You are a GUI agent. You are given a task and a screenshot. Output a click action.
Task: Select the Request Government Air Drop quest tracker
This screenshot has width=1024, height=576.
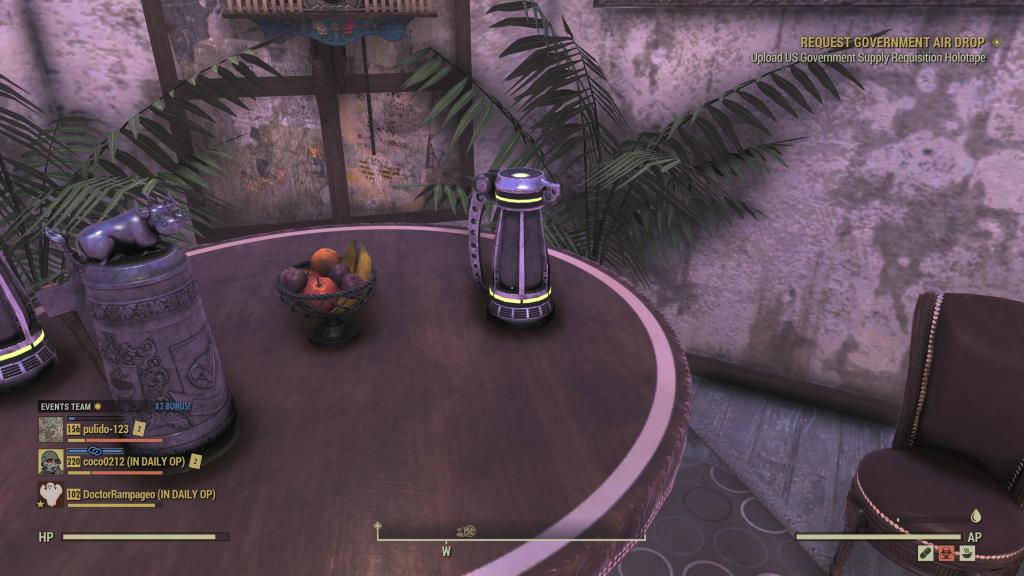[x=892, y=43]
